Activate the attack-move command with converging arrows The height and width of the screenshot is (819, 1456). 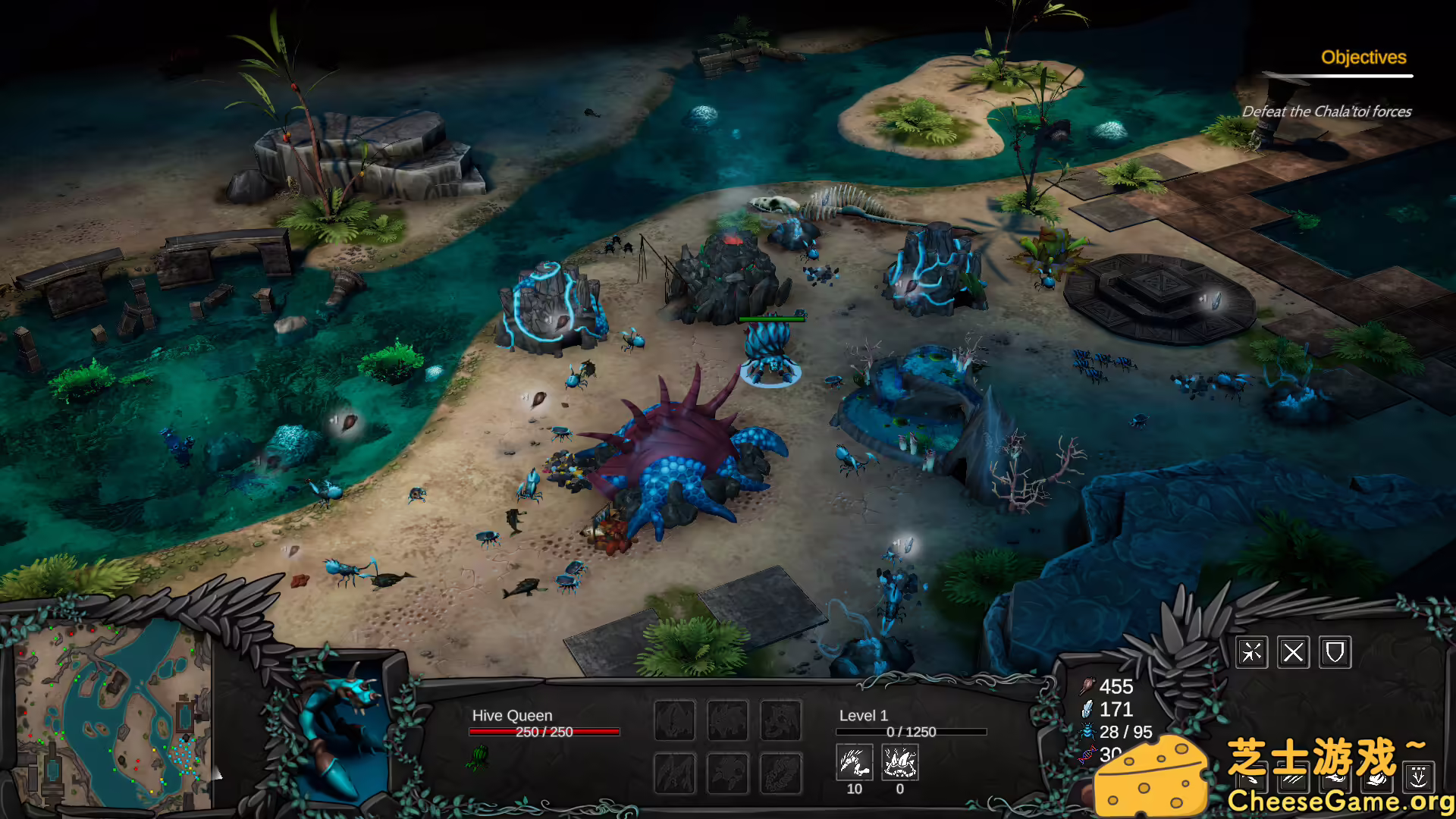pyautogui.click(x=1251, y=652)
